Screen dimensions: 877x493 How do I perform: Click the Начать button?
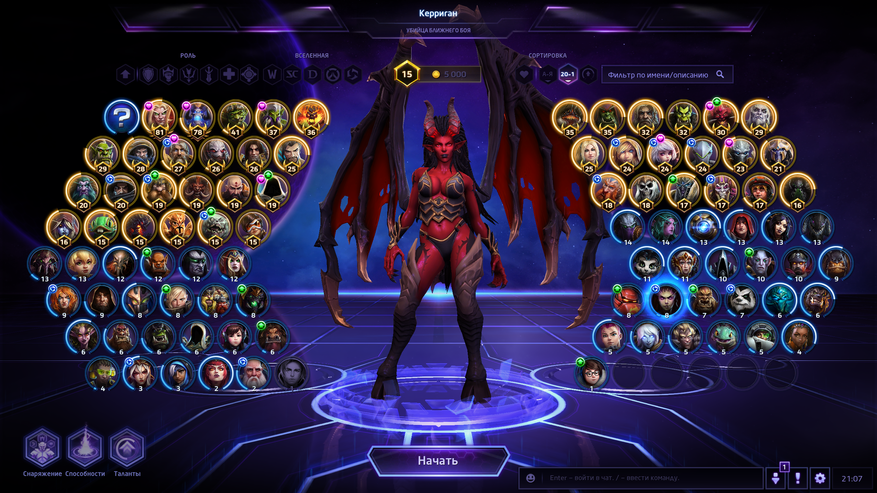[438, 461]
